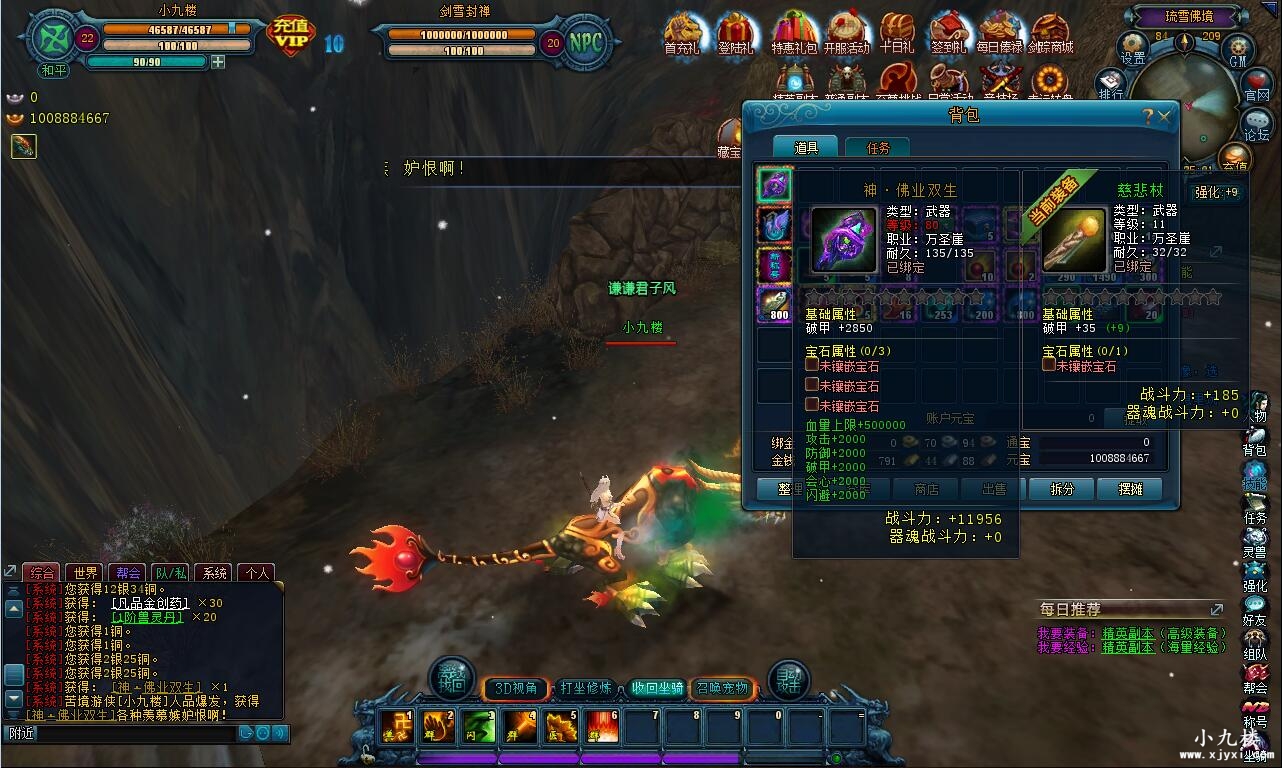This screenshot has height=768, width=1282.
Task: Open the 签到礼 sign-in gift icon
Action: [x=948, y=33]
